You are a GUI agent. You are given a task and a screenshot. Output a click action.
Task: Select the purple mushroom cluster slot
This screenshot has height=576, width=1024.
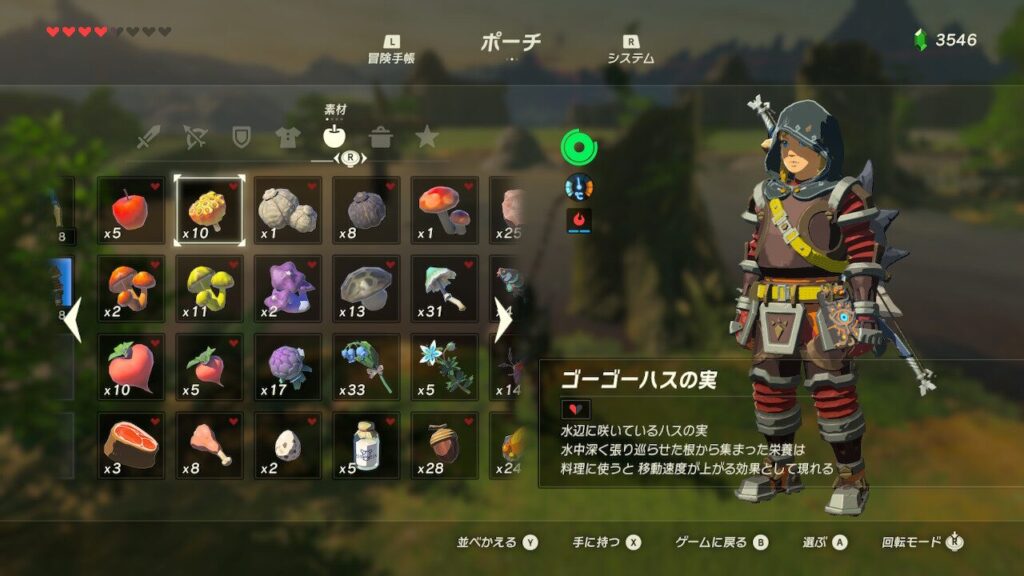coord(288,289)
